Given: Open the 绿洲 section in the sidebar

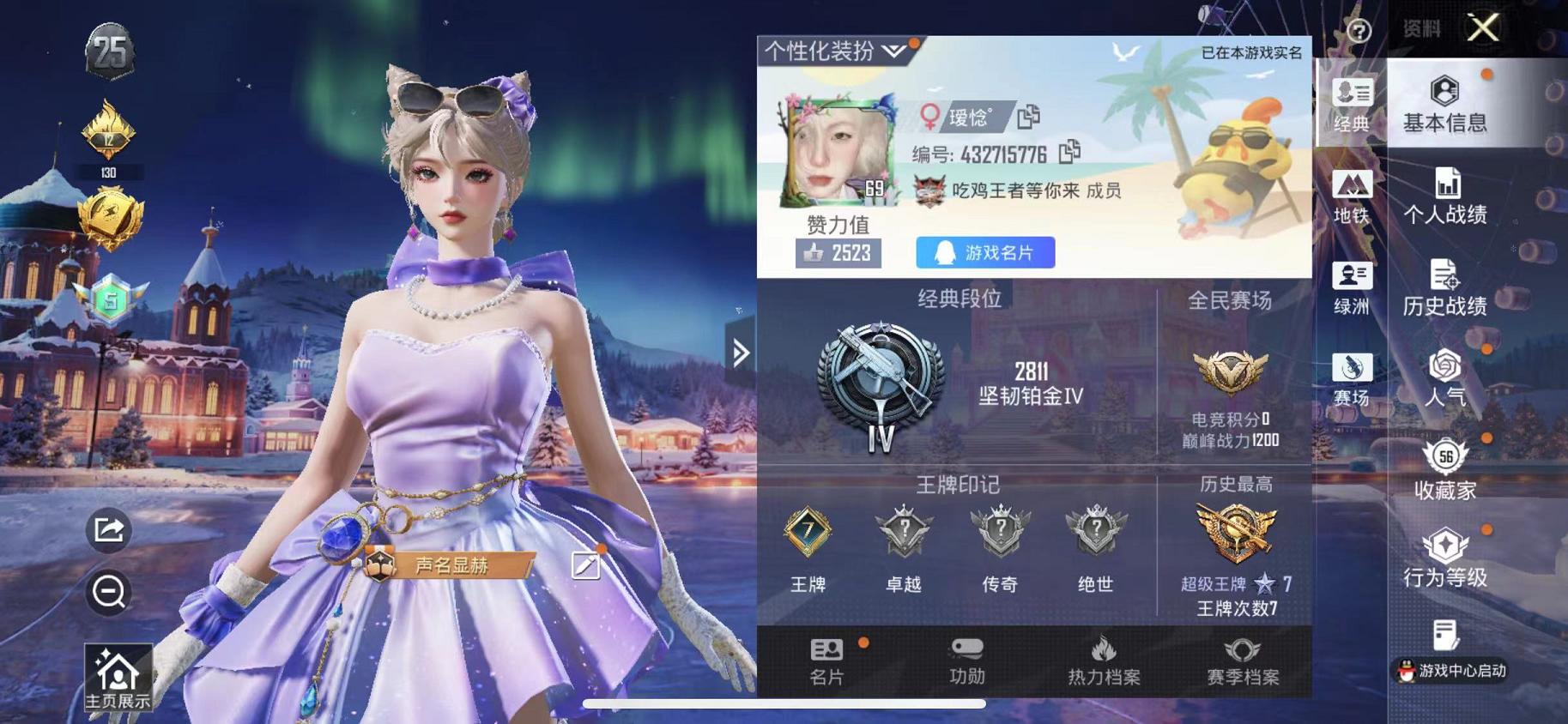Looking at the screenshot, I should [x=1354, y=289].
